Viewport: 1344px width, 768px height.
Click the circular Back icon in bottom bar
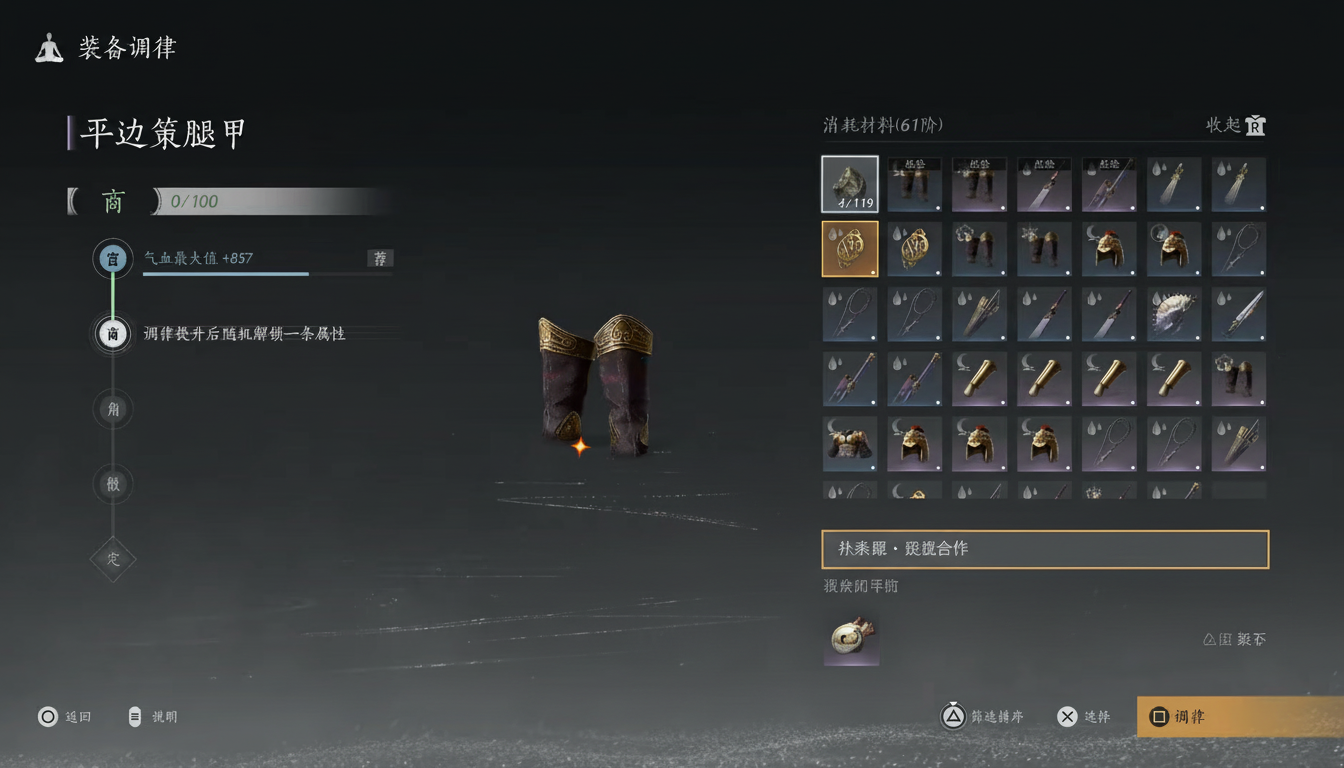(x=45, y=716)
